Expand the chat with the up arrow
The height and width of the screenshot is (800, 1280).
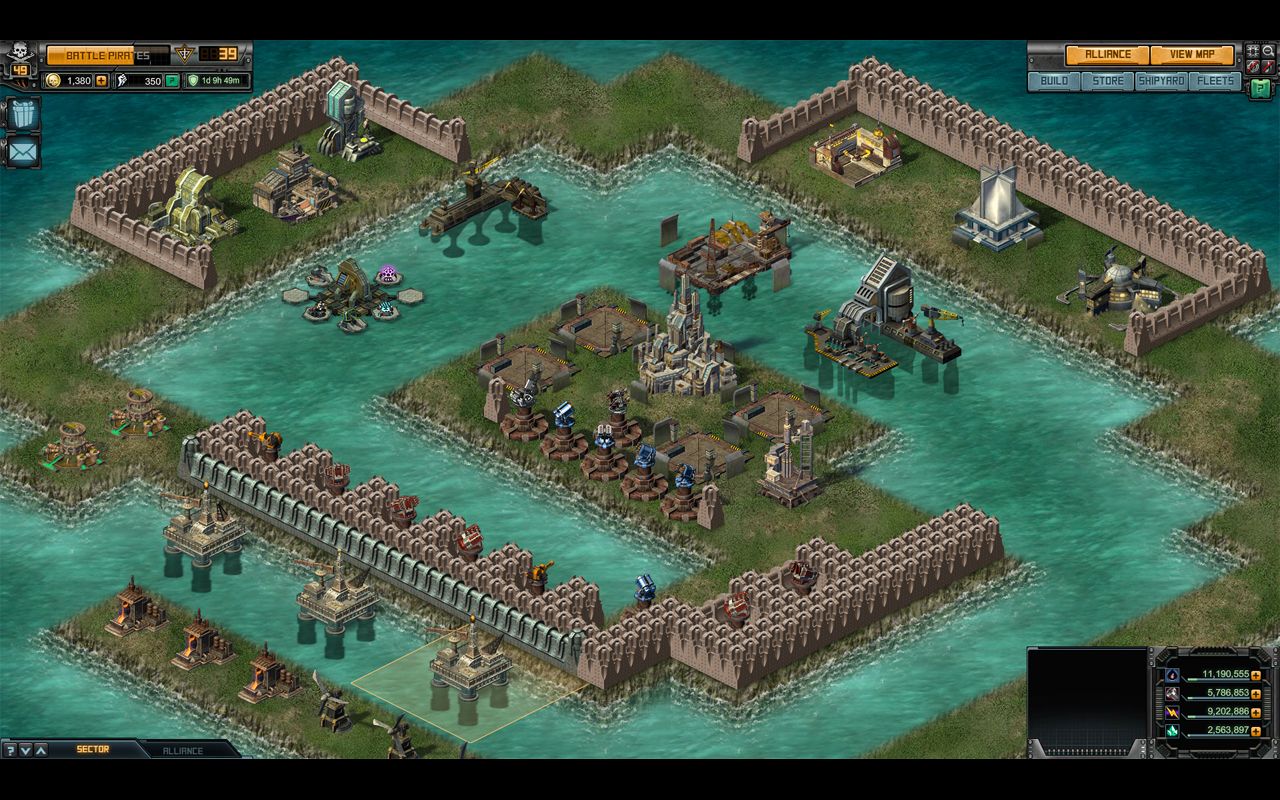(40, 750)
